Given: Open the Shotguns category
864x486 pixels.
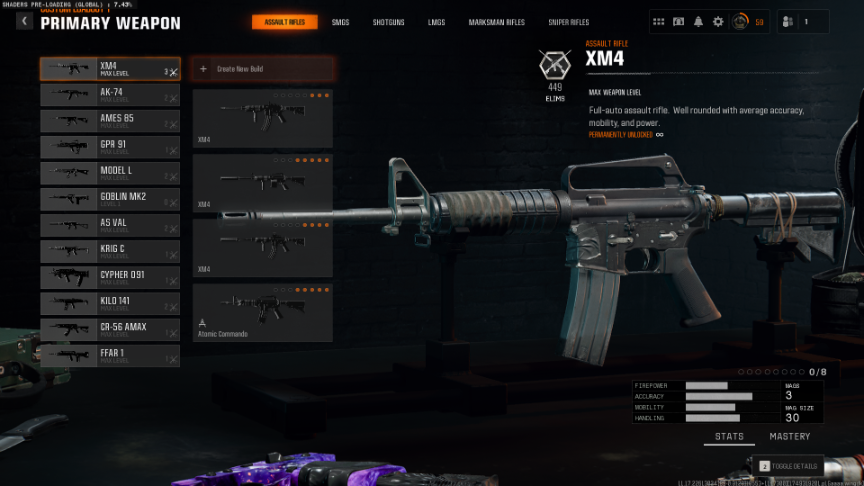Looking at the screenshot, I should [388, 22].
